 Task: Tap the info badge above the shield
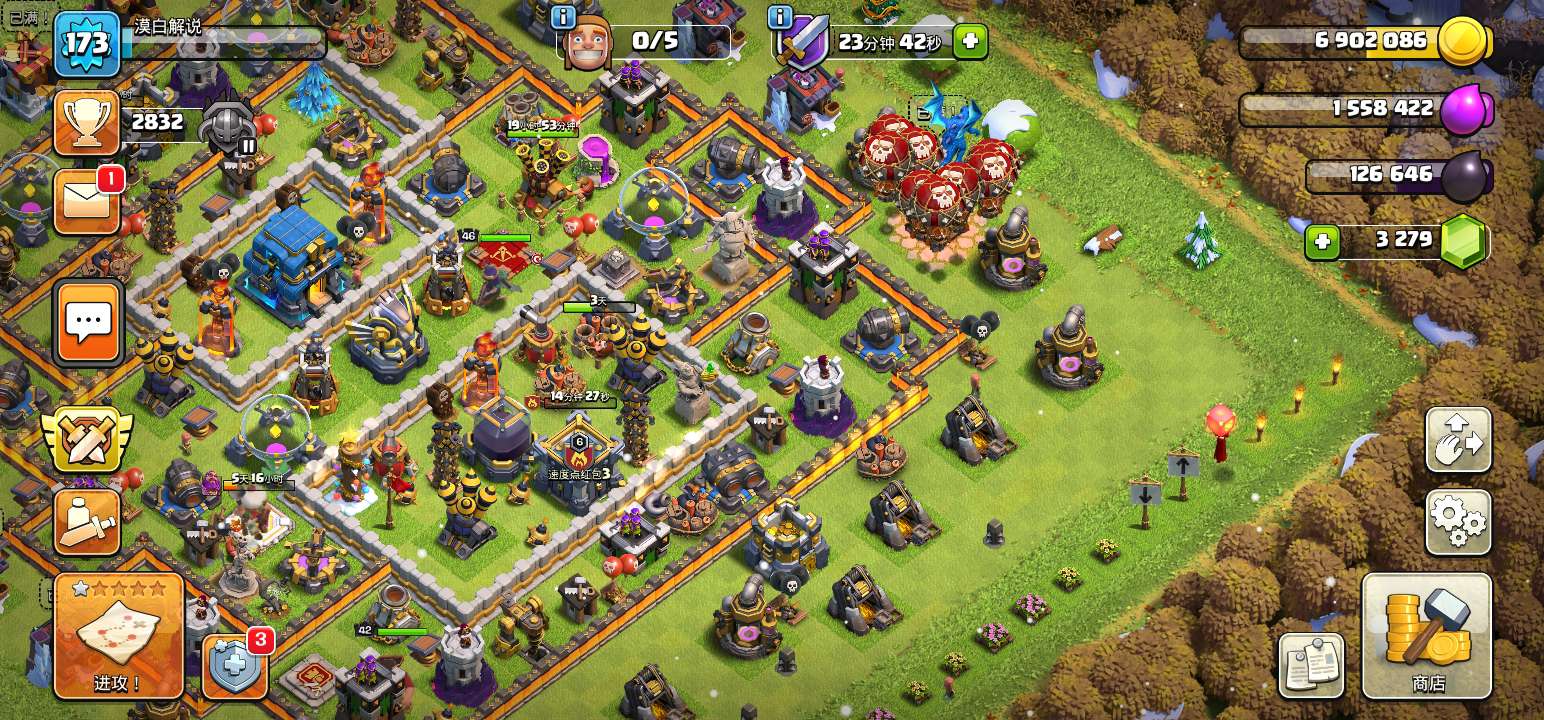pyautogui.click(x=780, y=17)
